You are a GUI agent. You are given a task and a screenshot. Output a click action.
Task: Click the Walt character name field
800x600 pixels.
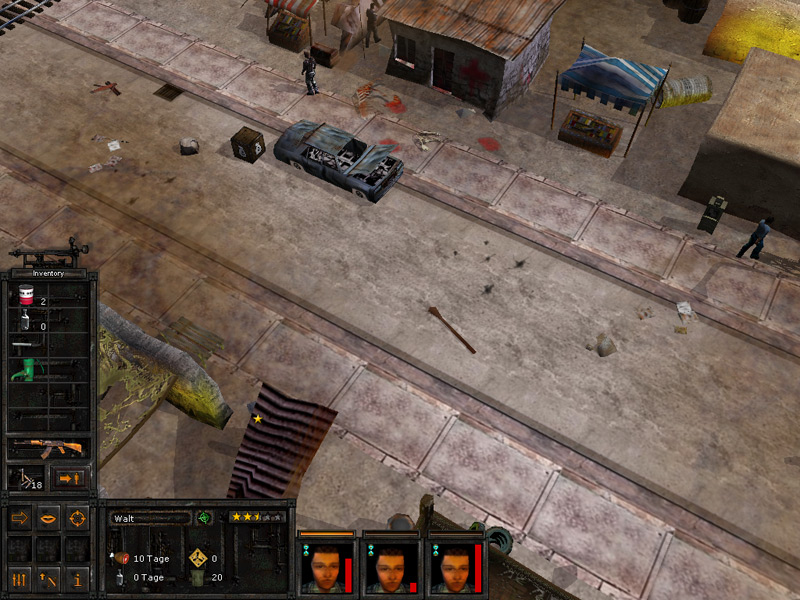pos(149,518)
